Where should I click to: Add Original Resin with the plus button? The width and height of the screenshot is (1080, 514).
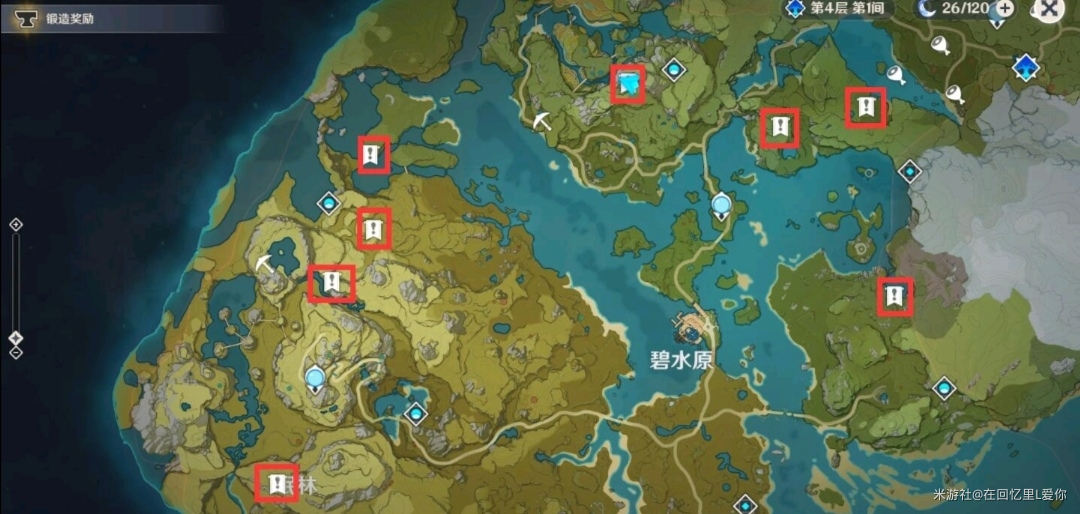point(1005,9)
